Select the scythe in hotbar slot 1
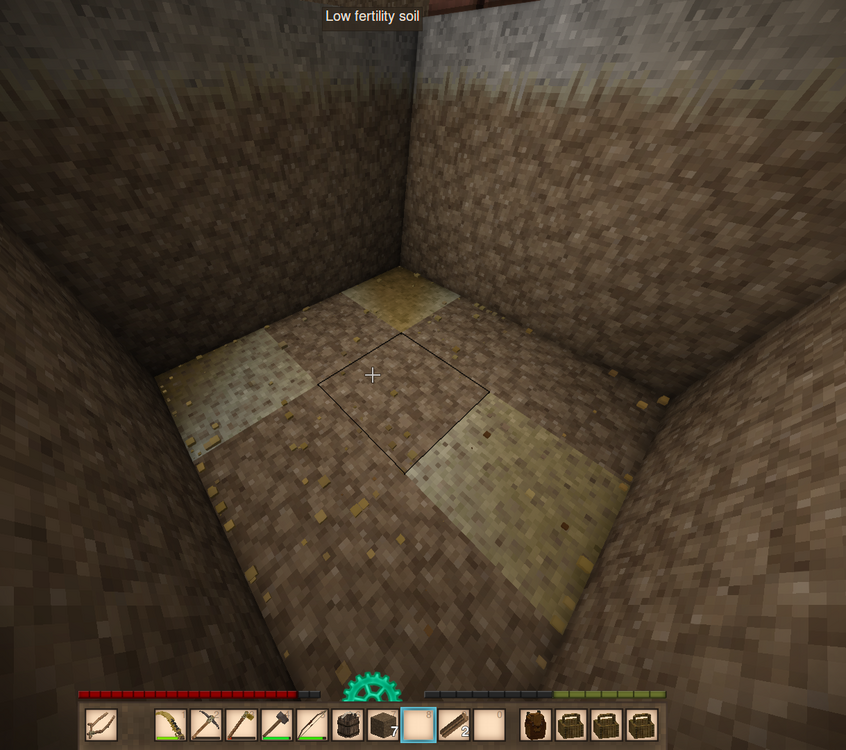Image resolution: width=846 pixels, height=750 pixels. [171, 724]
